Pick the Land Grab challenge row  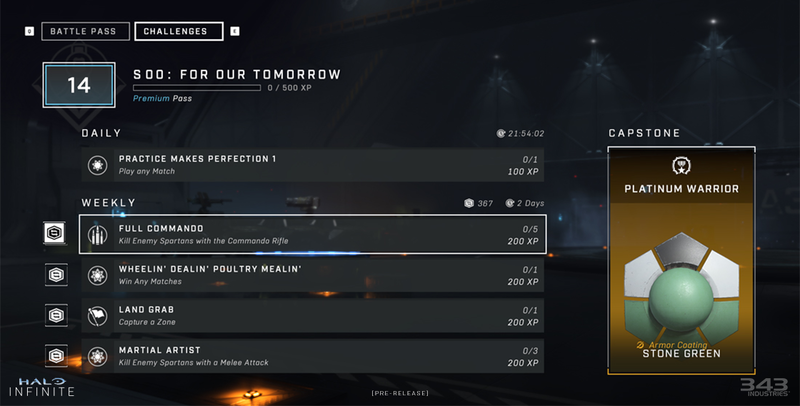point(313,315)
